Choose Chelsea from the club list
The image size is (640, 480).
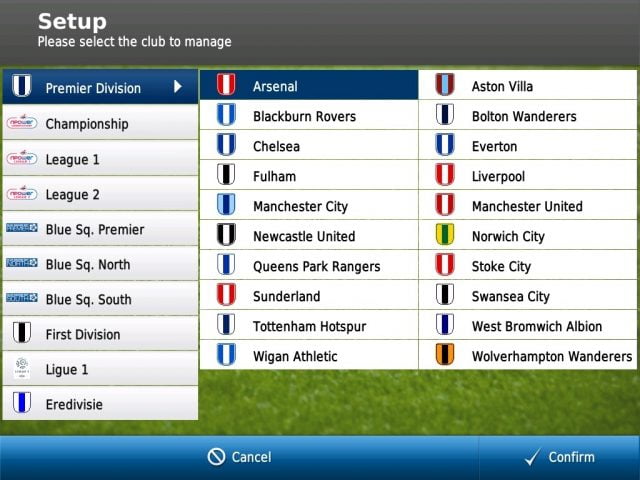(308, 146)
